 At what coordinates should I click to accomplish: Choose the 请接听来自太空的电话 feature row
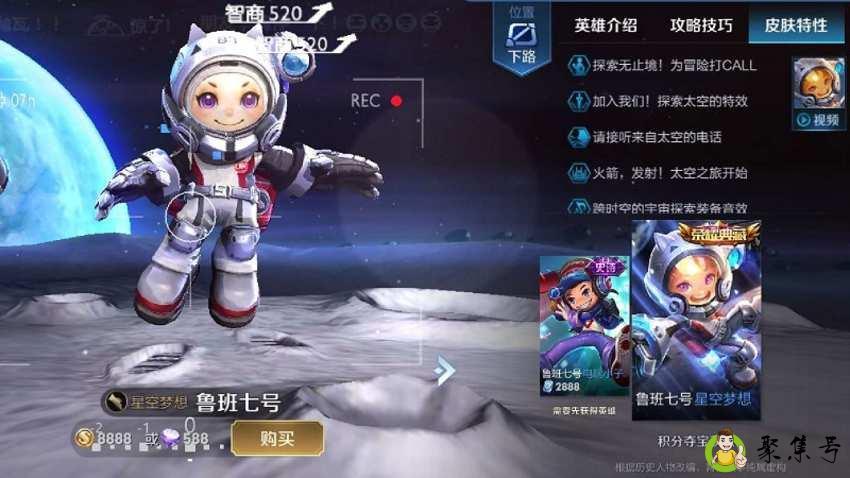point(657,137)
